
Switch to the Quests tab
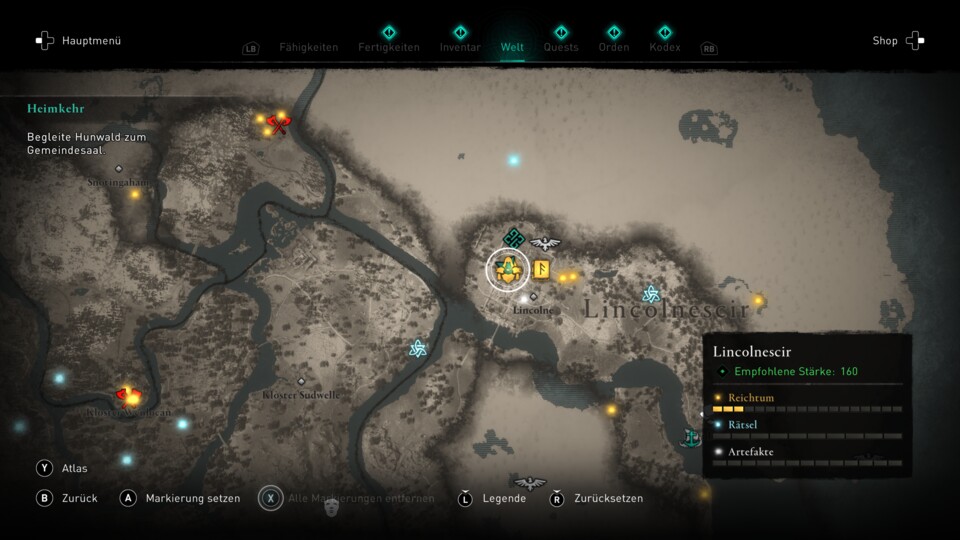point(561,47)
